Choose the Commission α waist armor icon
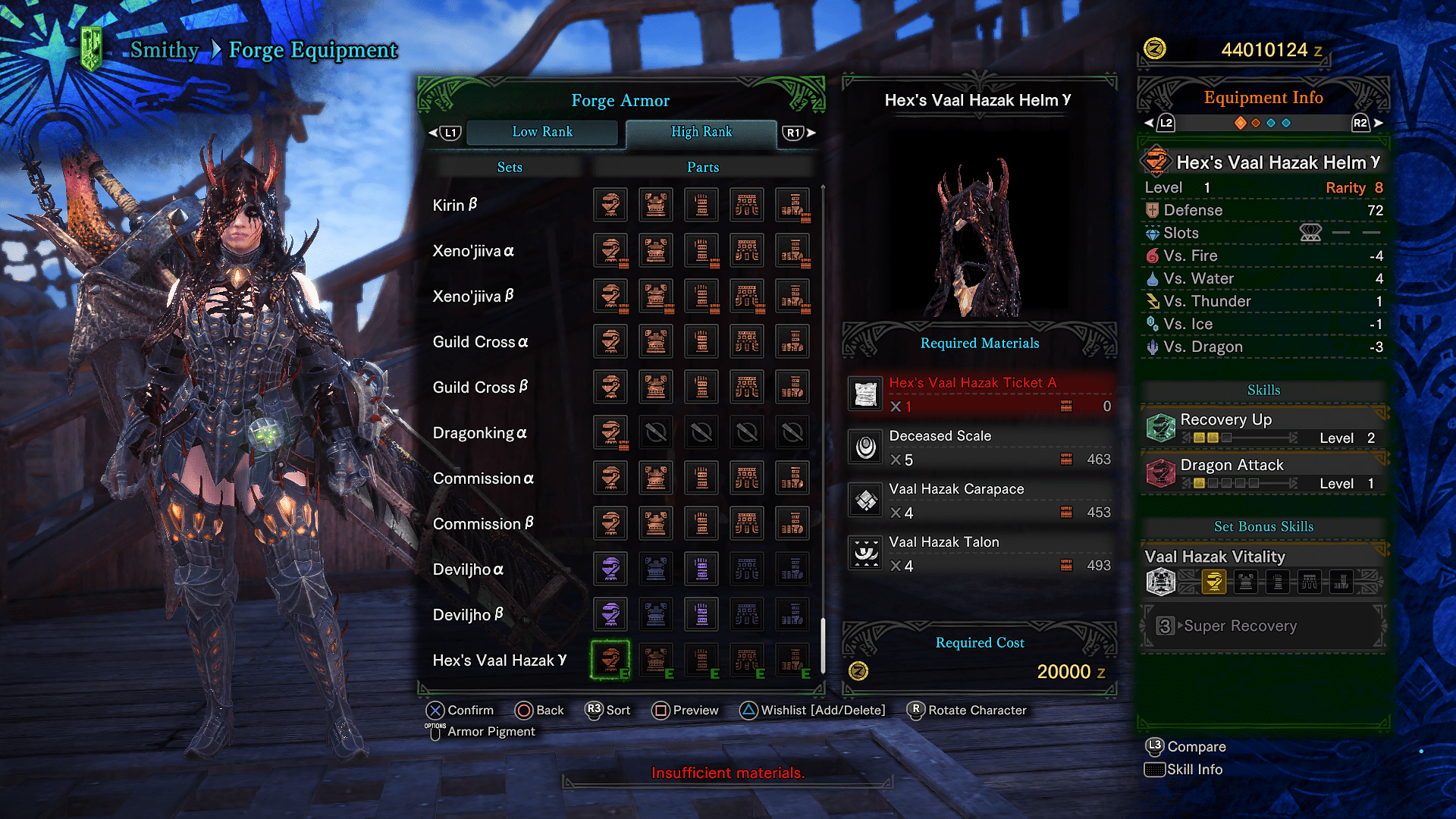Viewport: 1456px width, 819px height. [747, 478]
